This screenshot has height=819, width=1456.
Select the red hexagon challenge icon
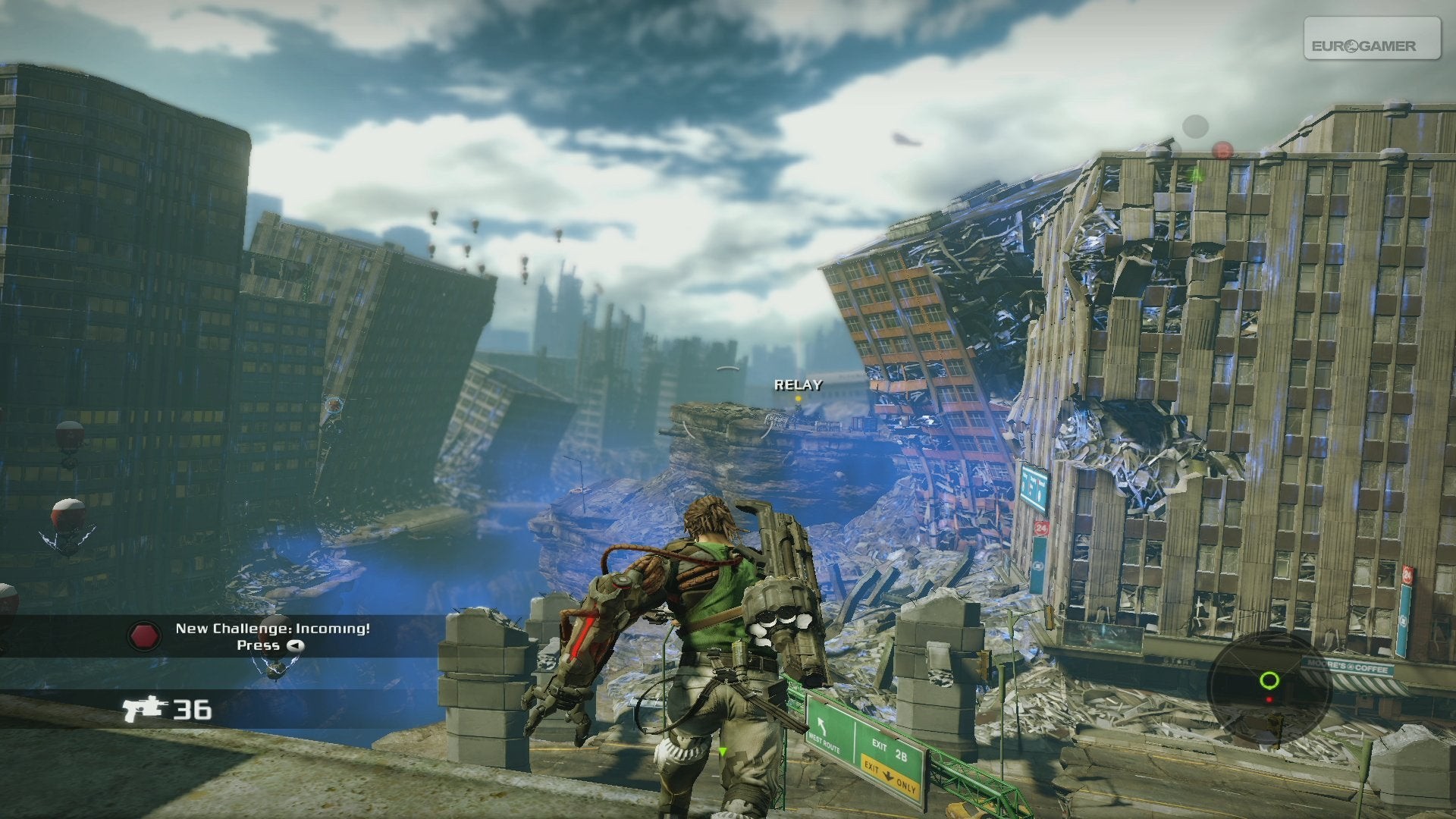click(143, 635)
